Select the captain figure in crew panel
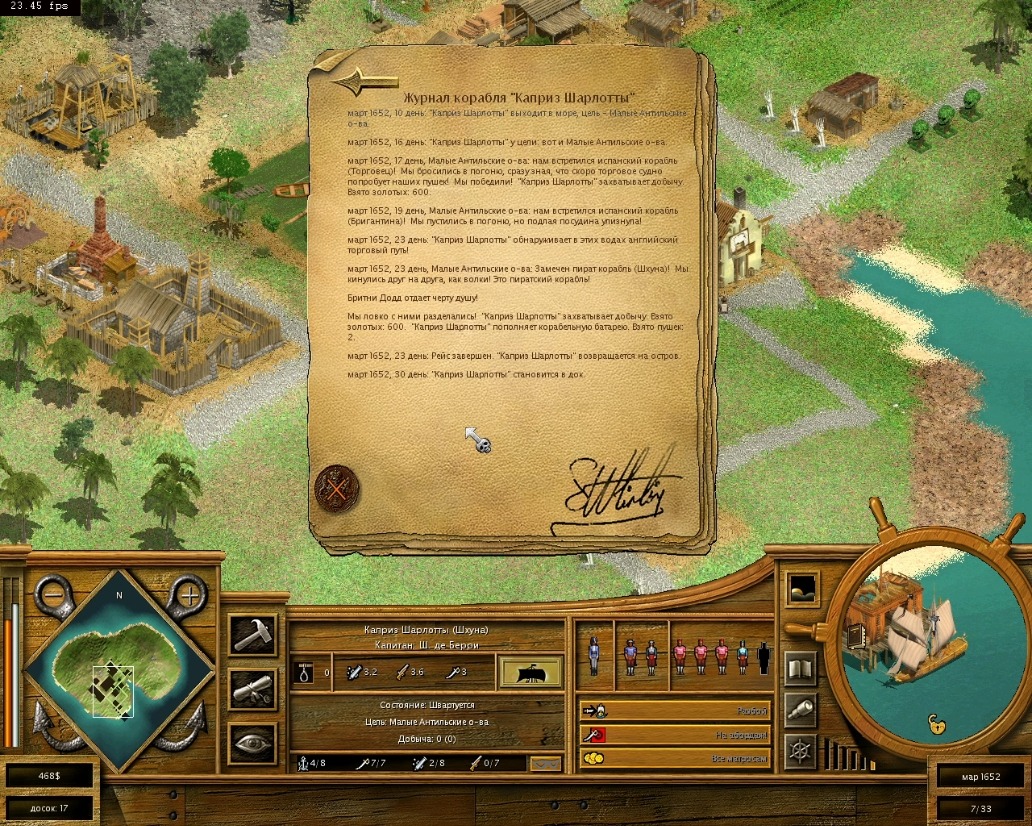The image size is (1032, 826). point(594,656)
